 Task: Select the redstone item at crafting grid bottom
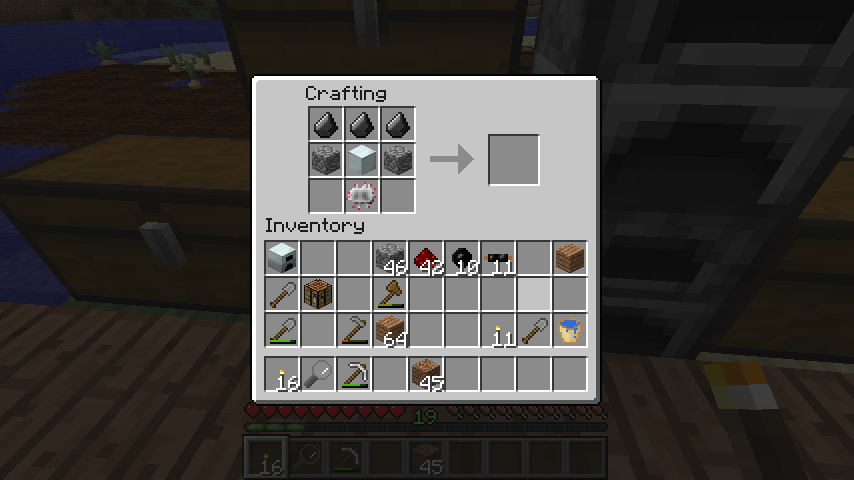361,195
